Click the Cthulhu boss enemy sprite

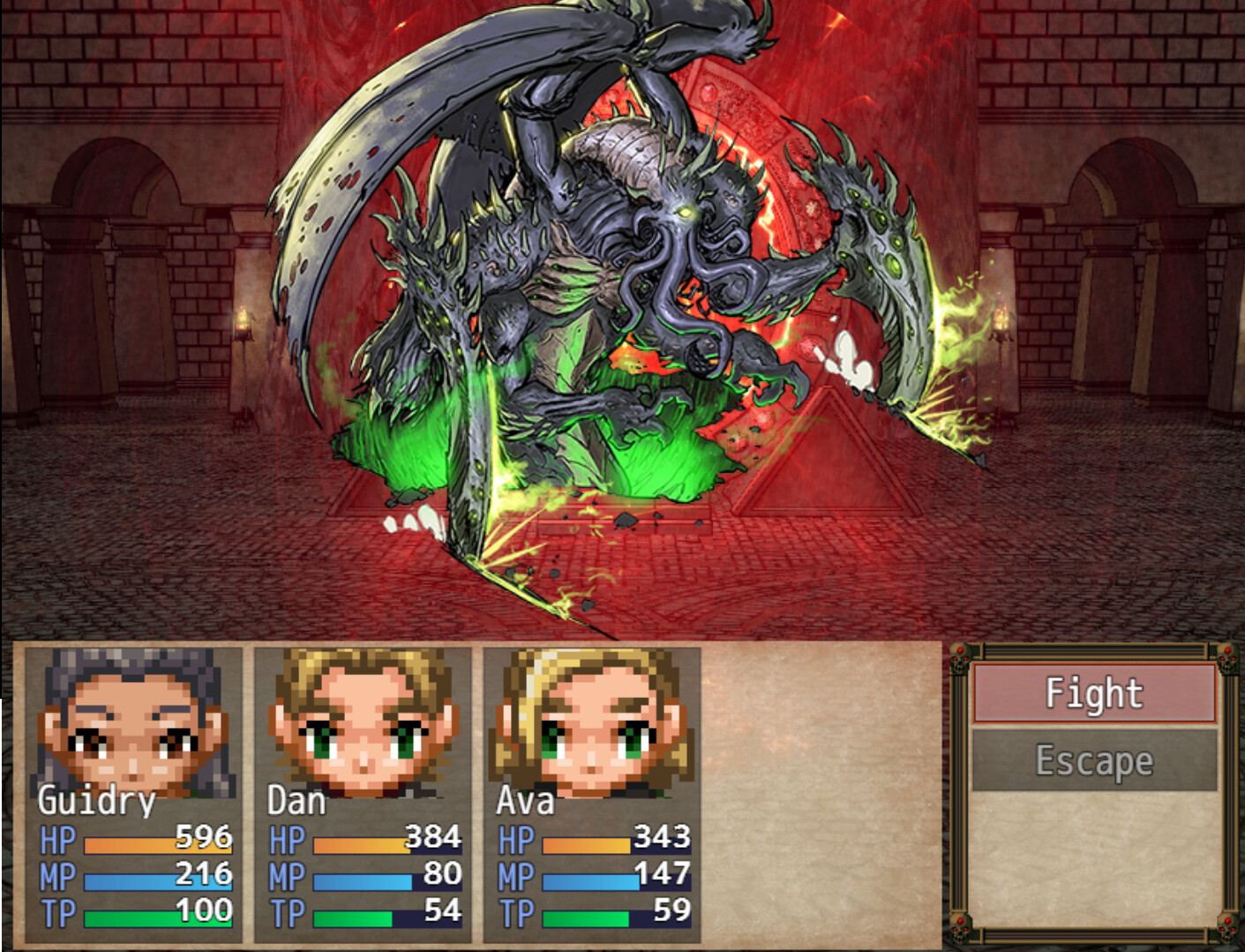(x=618, y=265)
